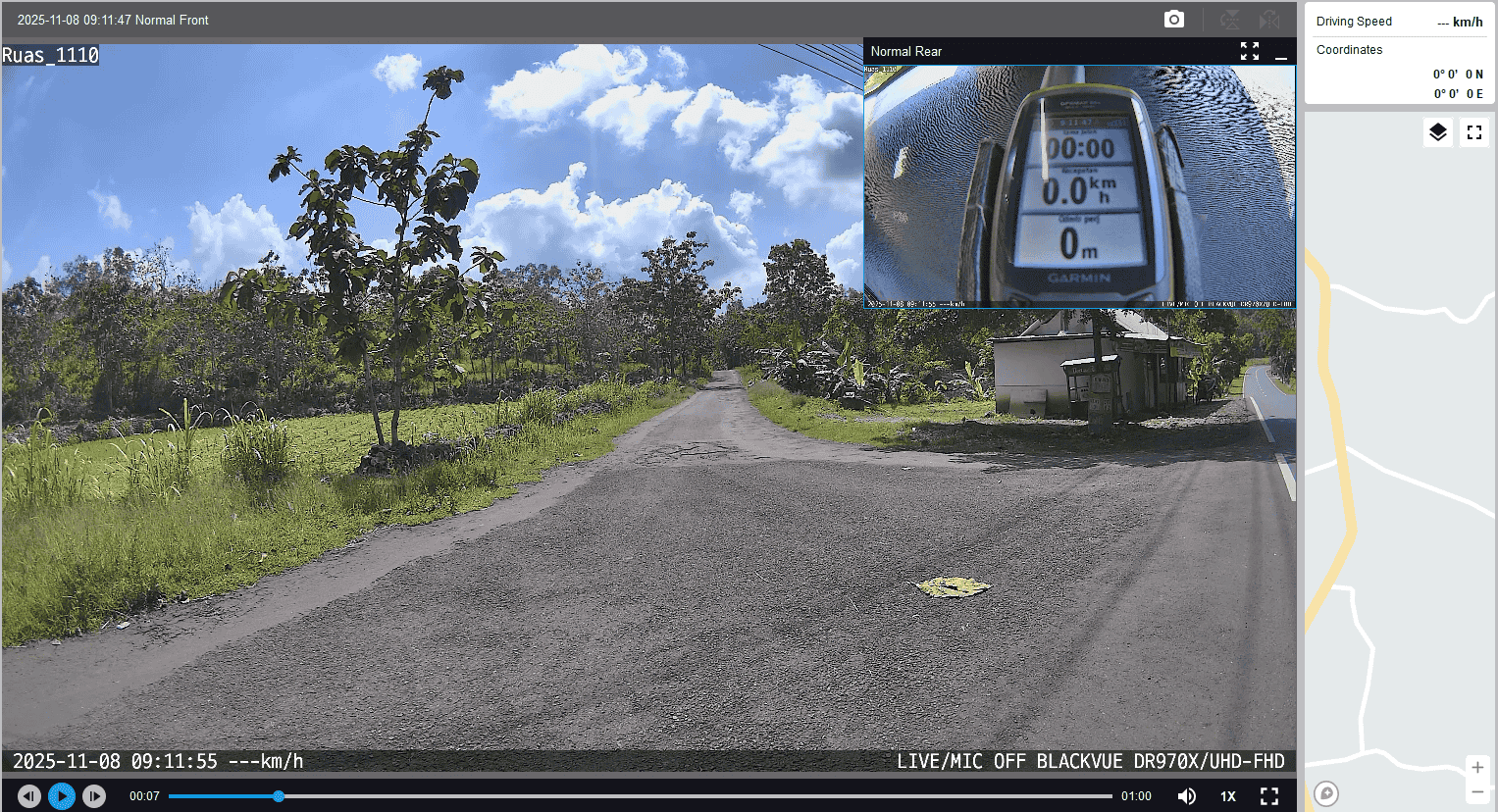The height and width of the screenshot is (812, 1498).
Task: Zoom out on the map
Action: click(x=1477, y=791)
